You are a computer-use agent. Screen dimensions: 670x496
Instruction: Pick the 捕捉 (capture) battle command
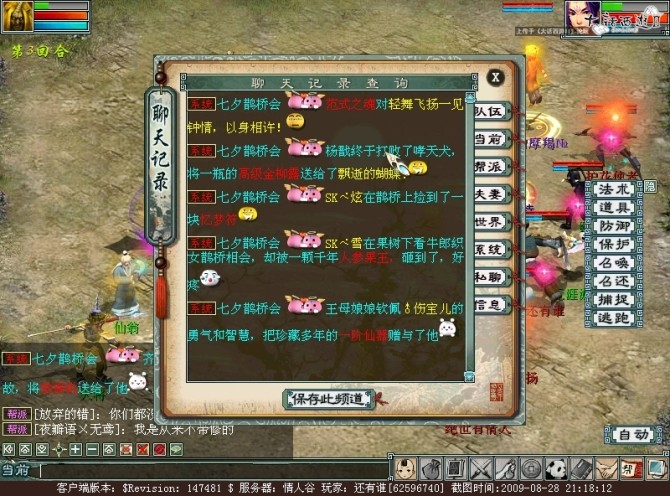pyautogui.click(x=613, y=300)
